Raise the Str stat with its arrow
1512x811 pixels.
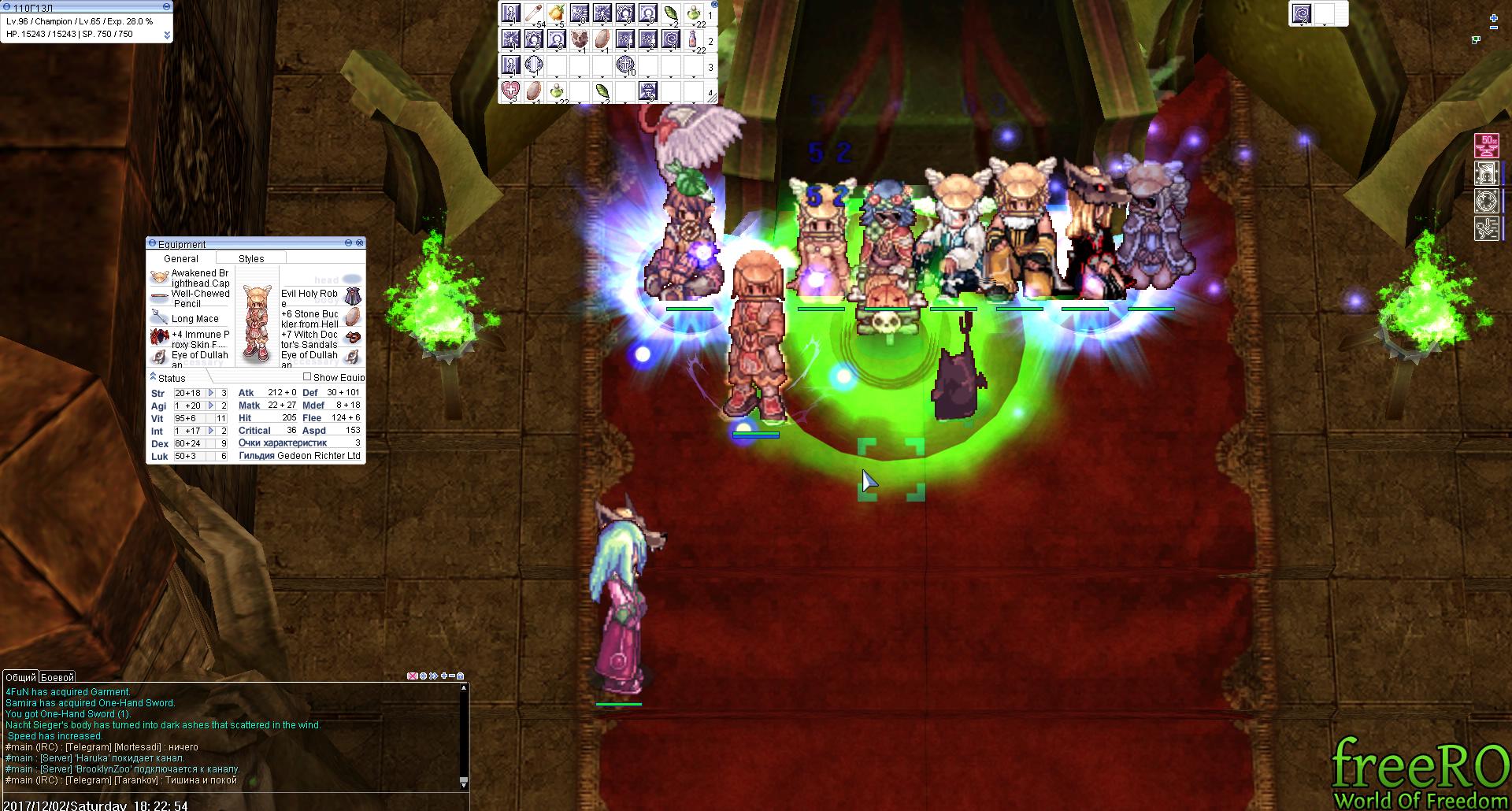211,393
